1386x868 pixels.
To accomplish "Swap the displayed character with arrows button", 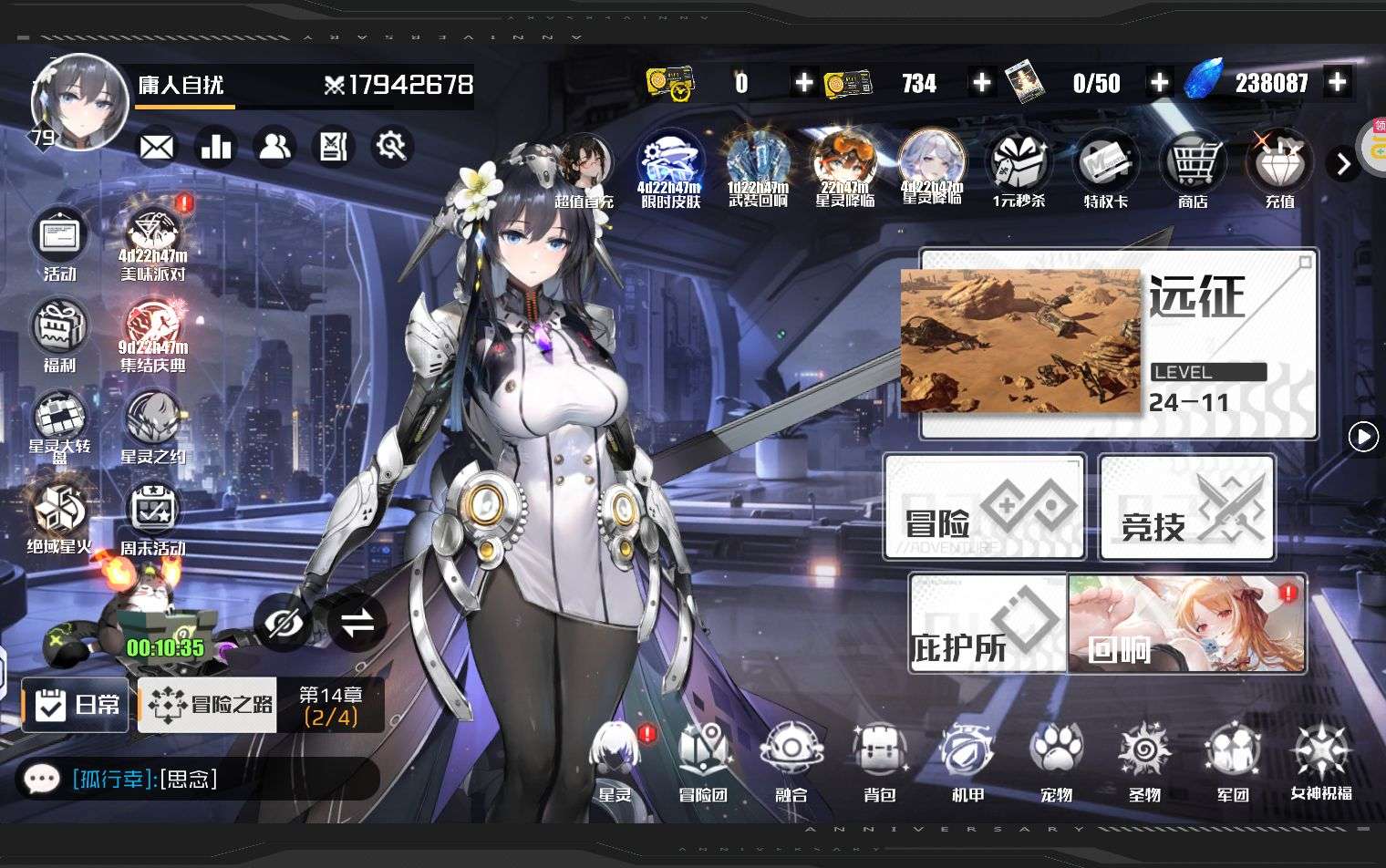I will tap(357, 624).
